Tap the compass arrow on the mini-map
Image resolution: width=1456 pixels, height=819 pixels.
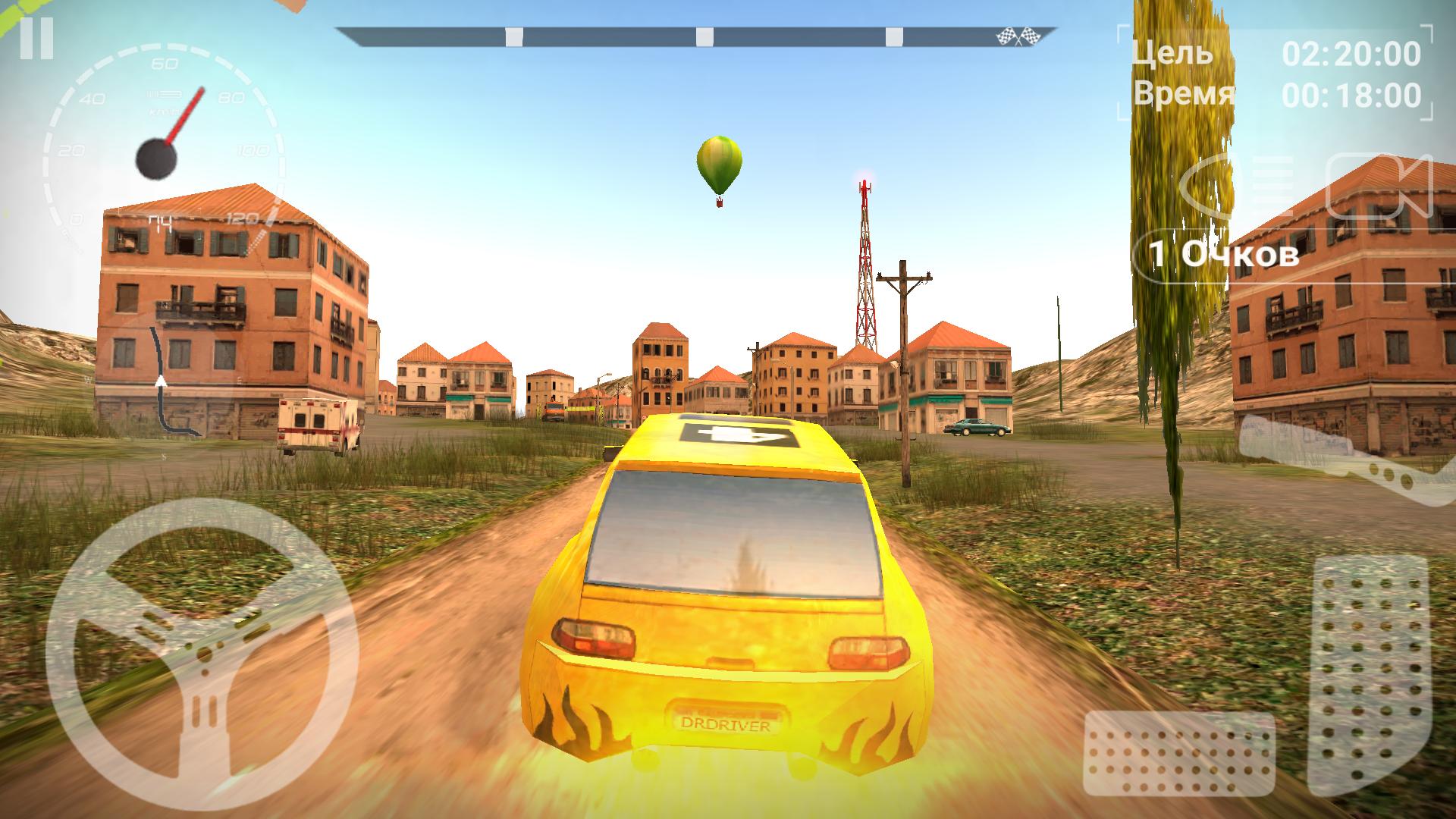[161, 383]
